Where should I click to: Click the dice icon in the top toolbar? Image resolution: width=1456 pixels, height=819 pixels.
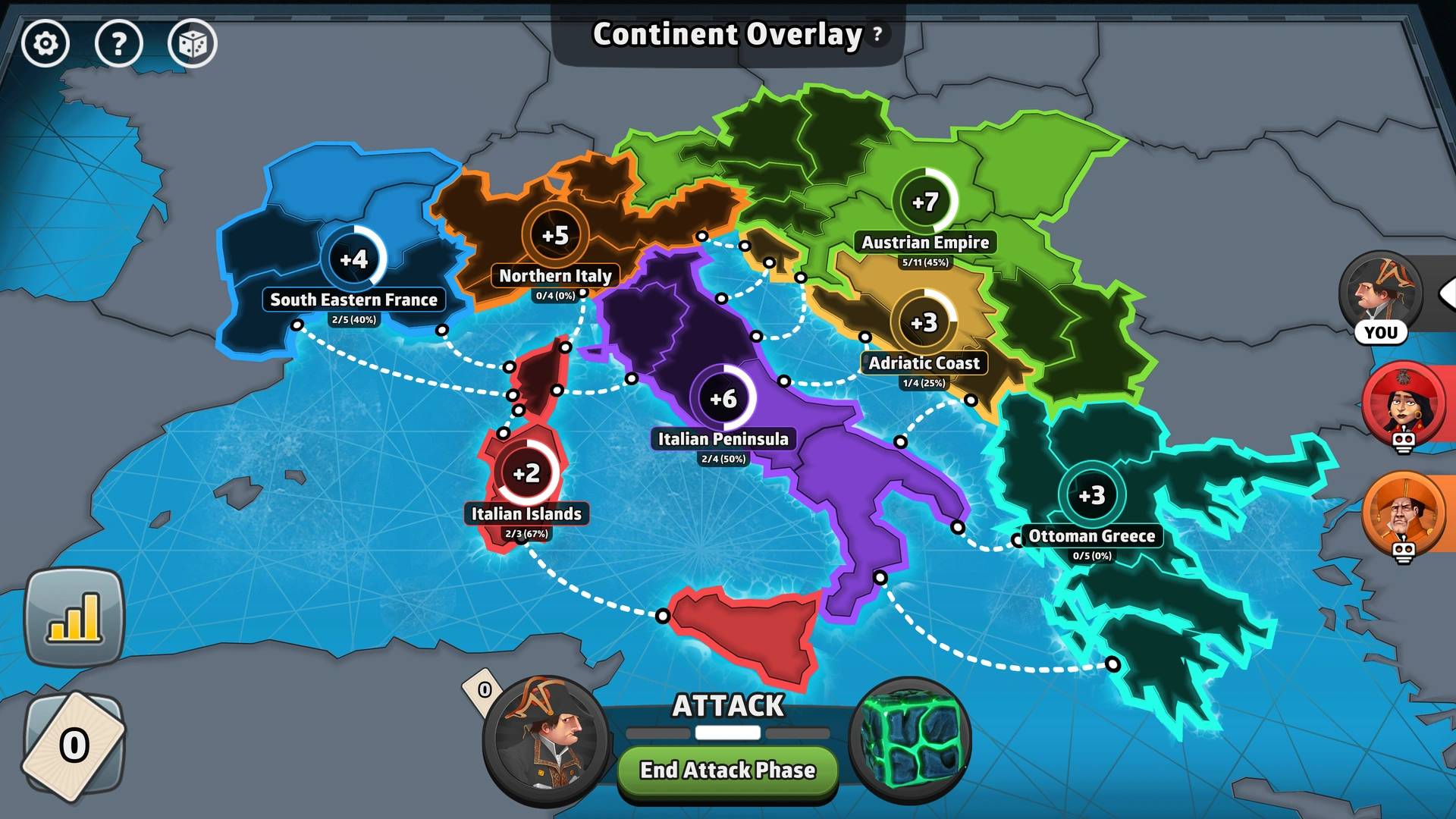pyautogui.click(x=193, y=44)
